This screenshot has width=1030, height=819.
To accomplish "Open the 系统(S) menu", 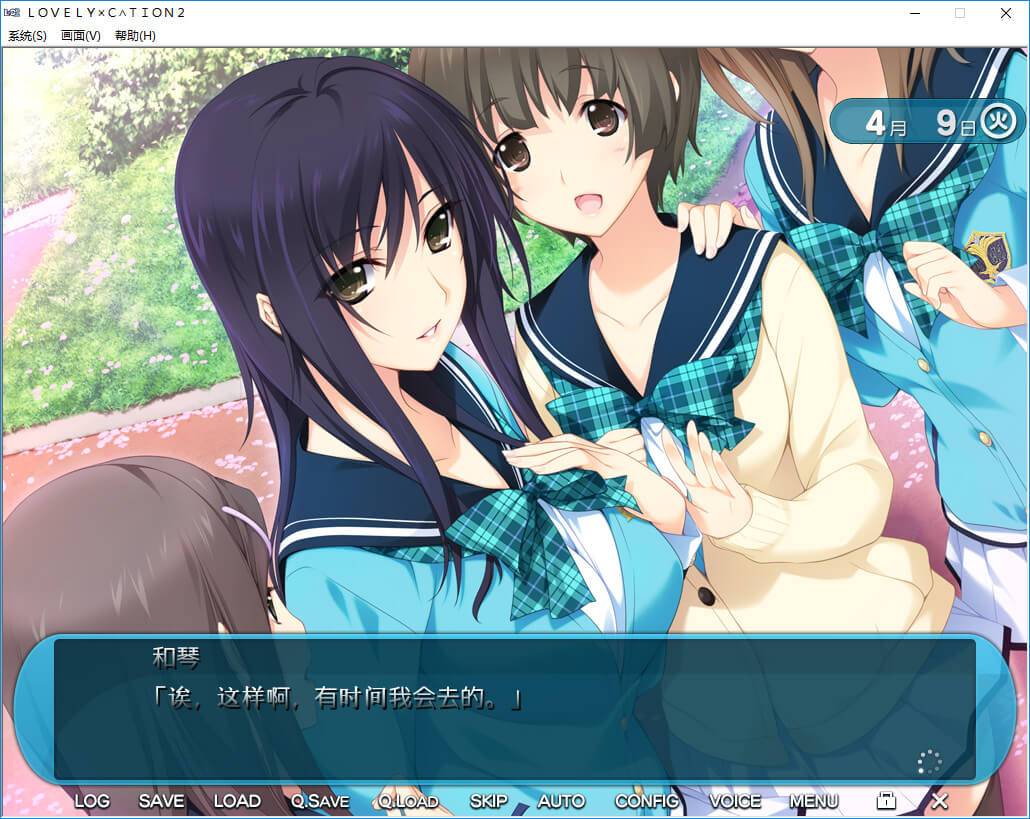I will tap(27, 36).
